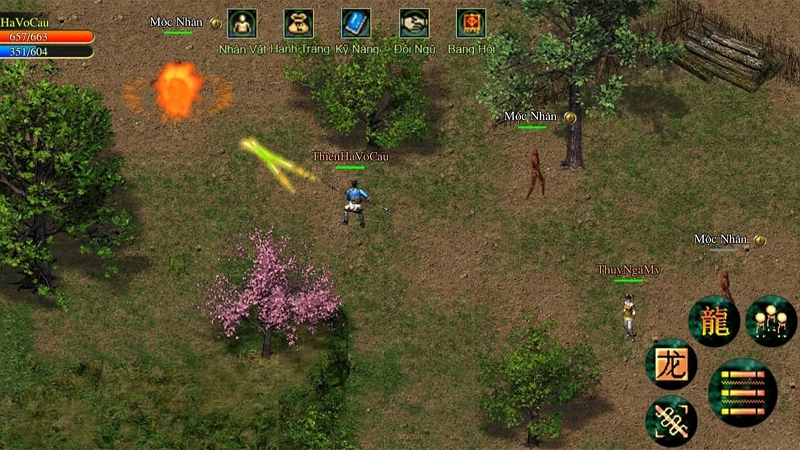This screenshot has height=450, width=800.
Task: Open the Đội Ngũ team menu
Action: [x=414, y=23]
